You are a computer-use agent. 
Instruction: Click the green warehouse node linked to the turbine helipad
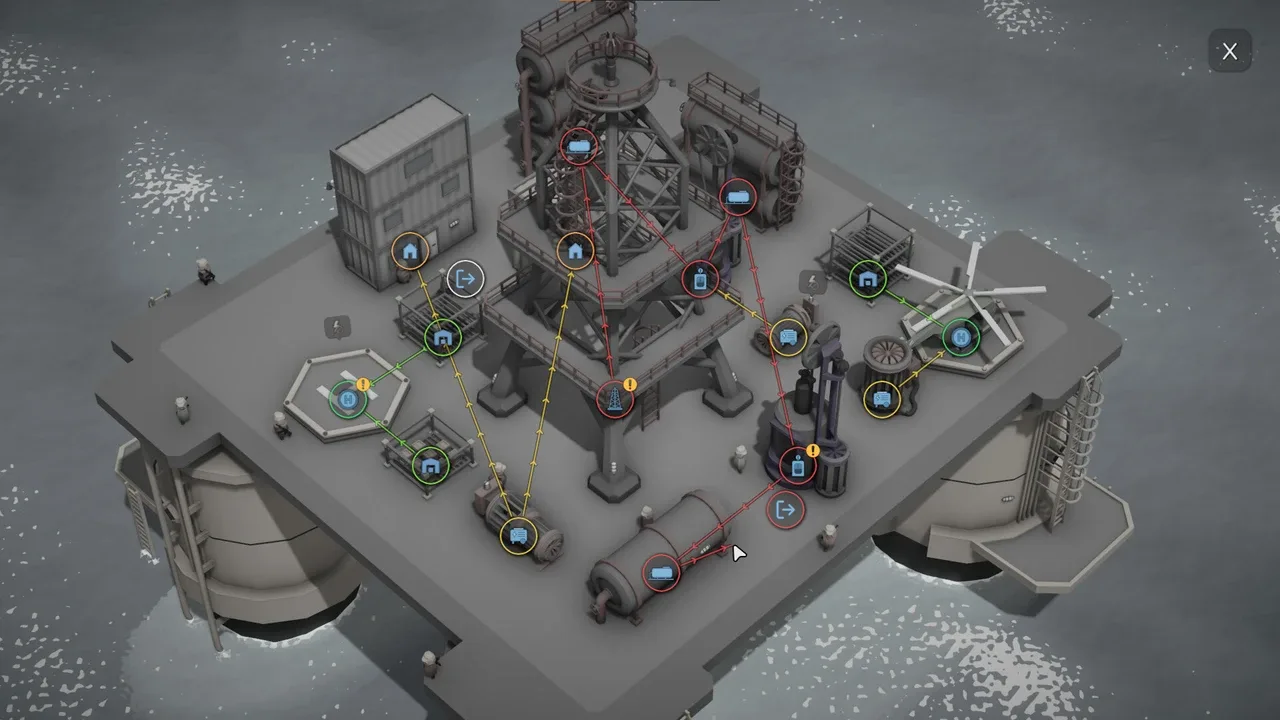click(x=868, y=279)
